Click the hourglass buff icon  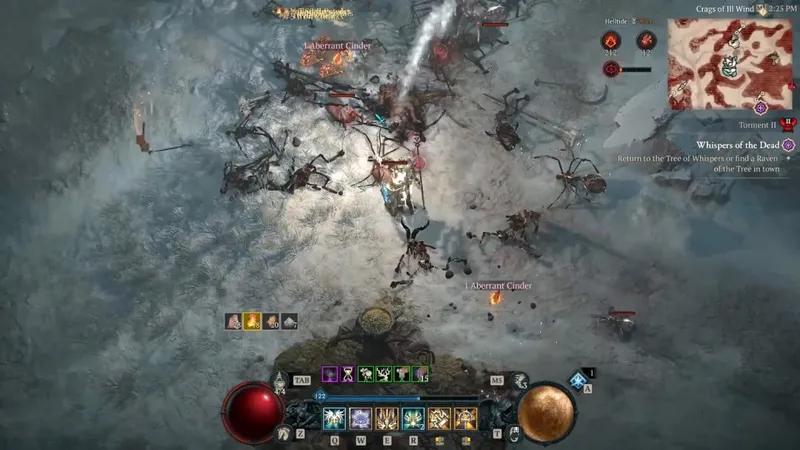pyautogui.click(x=346, y=374)
